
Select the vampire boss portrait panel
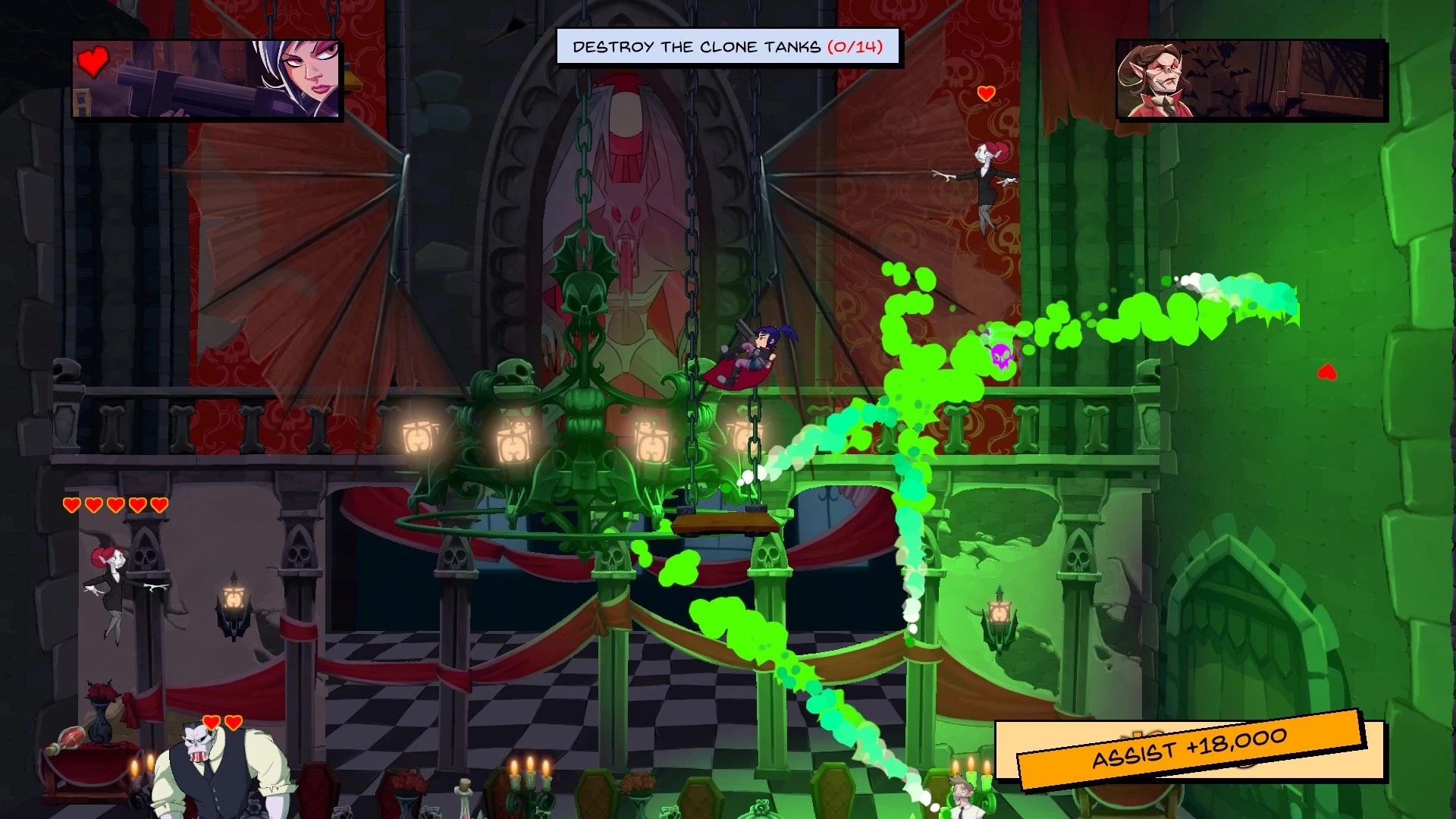click(1251, 80)
